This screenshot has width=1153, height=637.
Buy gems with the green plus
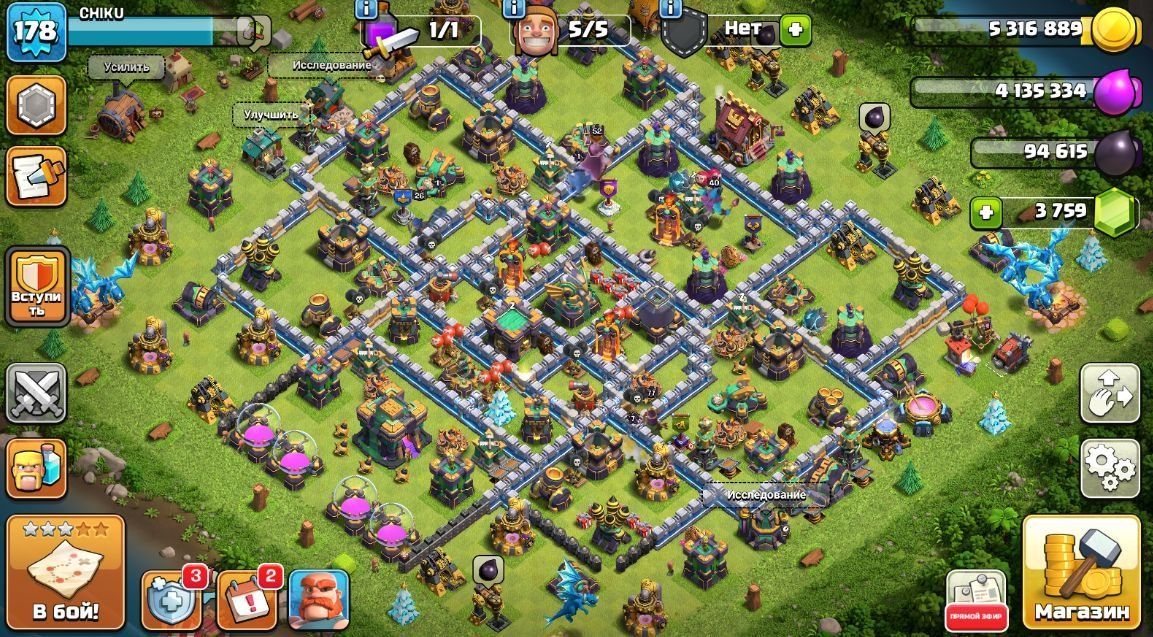pyautogui.click(x=987, y=212)
